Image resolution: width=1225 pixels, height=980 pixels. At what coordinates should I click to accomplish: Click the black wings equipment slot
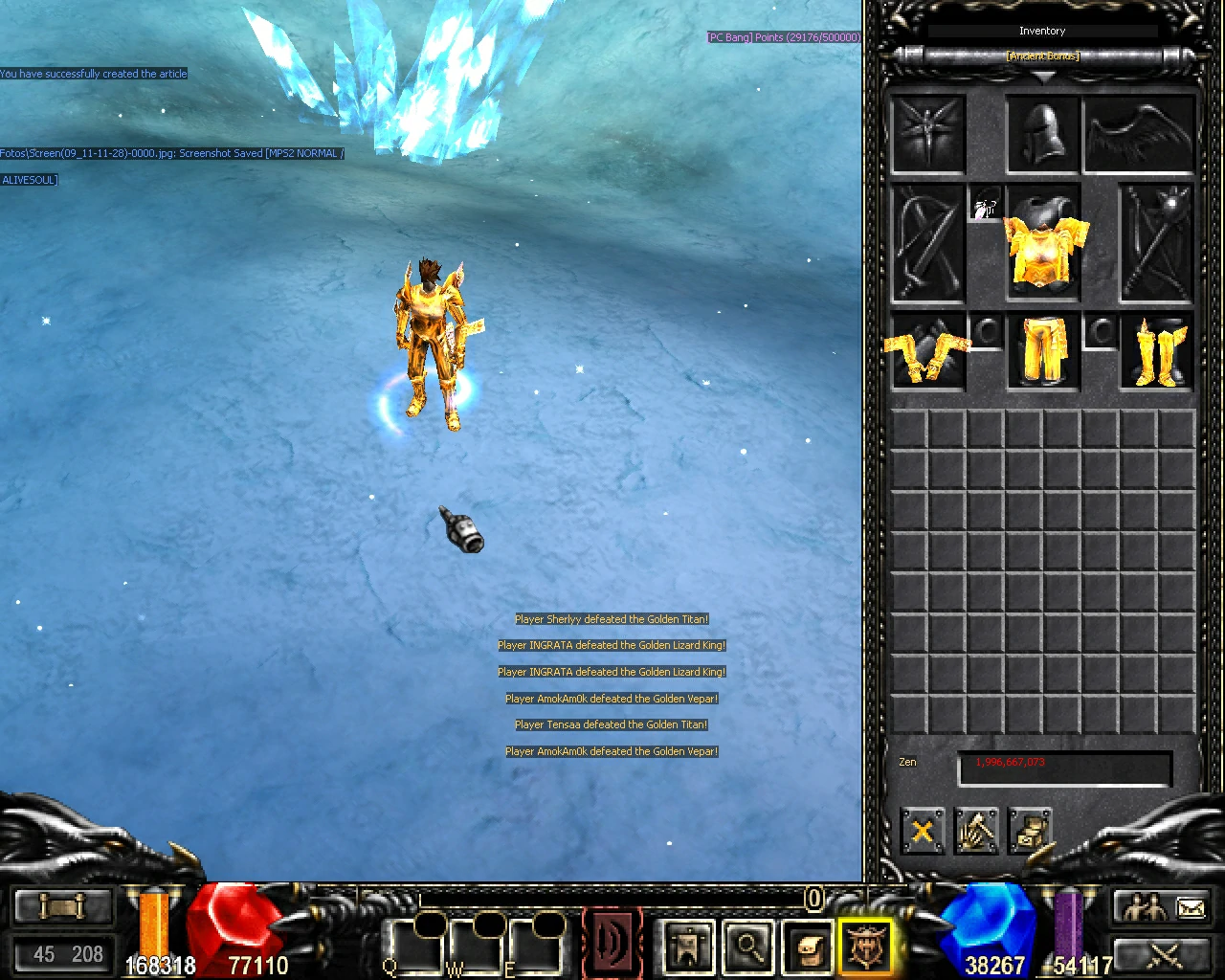(1139, 132)
